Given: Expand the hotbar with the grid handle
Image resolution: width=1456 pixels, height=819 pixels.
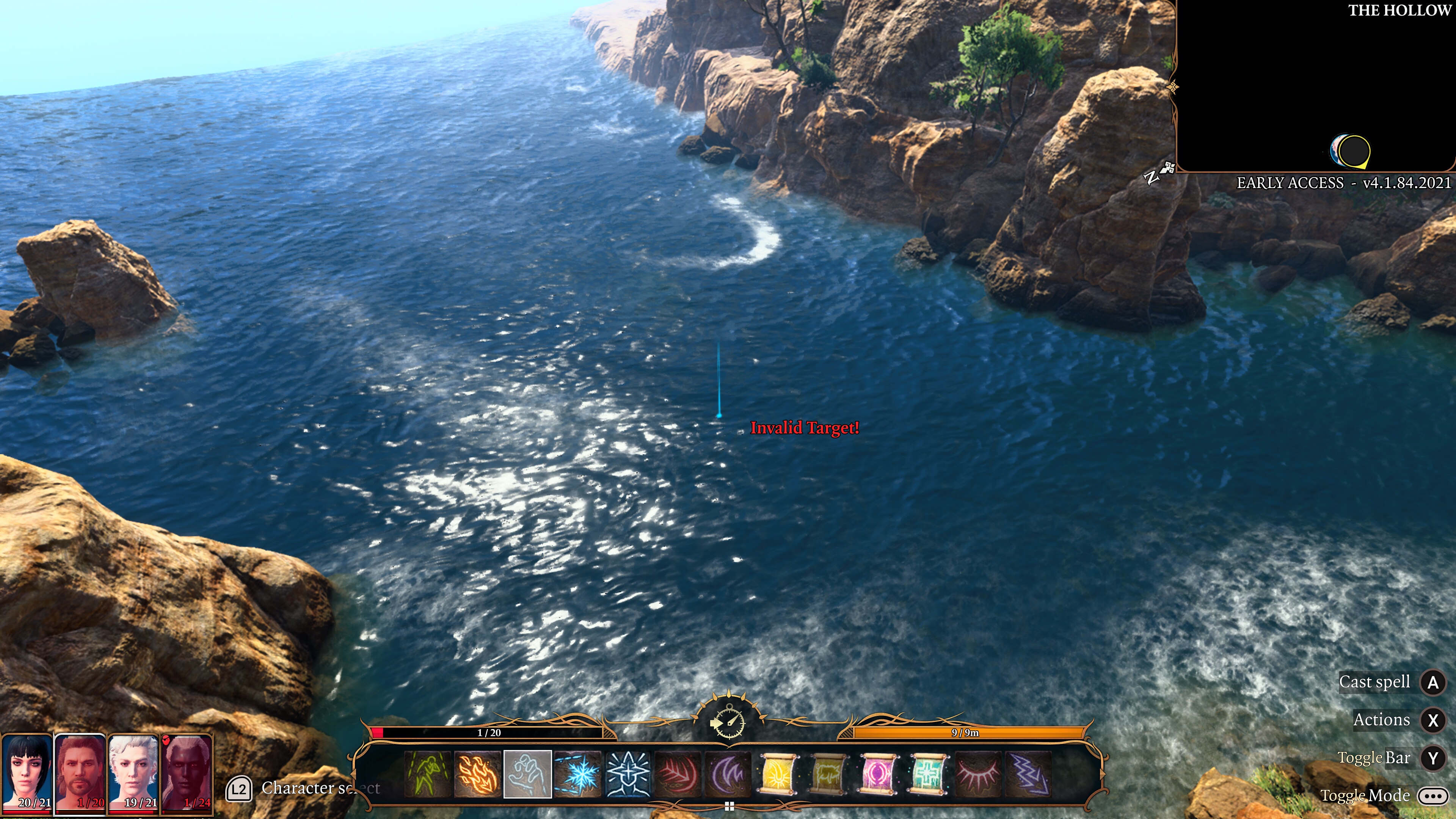Looking at the screenshot, I should coord(729,806).
